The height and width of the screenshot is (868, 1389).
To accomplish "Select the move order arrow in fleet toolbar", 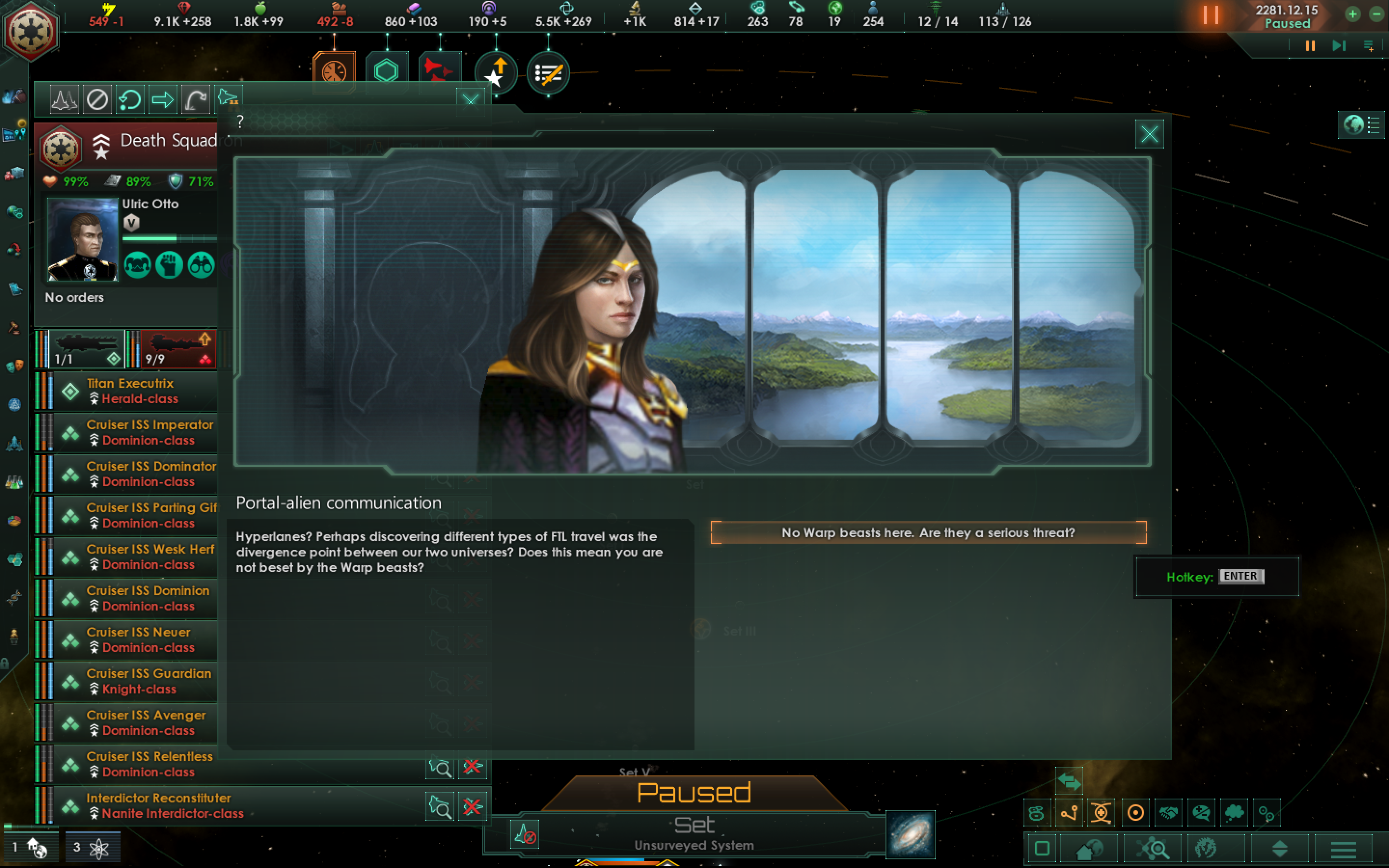I will 163,99.
